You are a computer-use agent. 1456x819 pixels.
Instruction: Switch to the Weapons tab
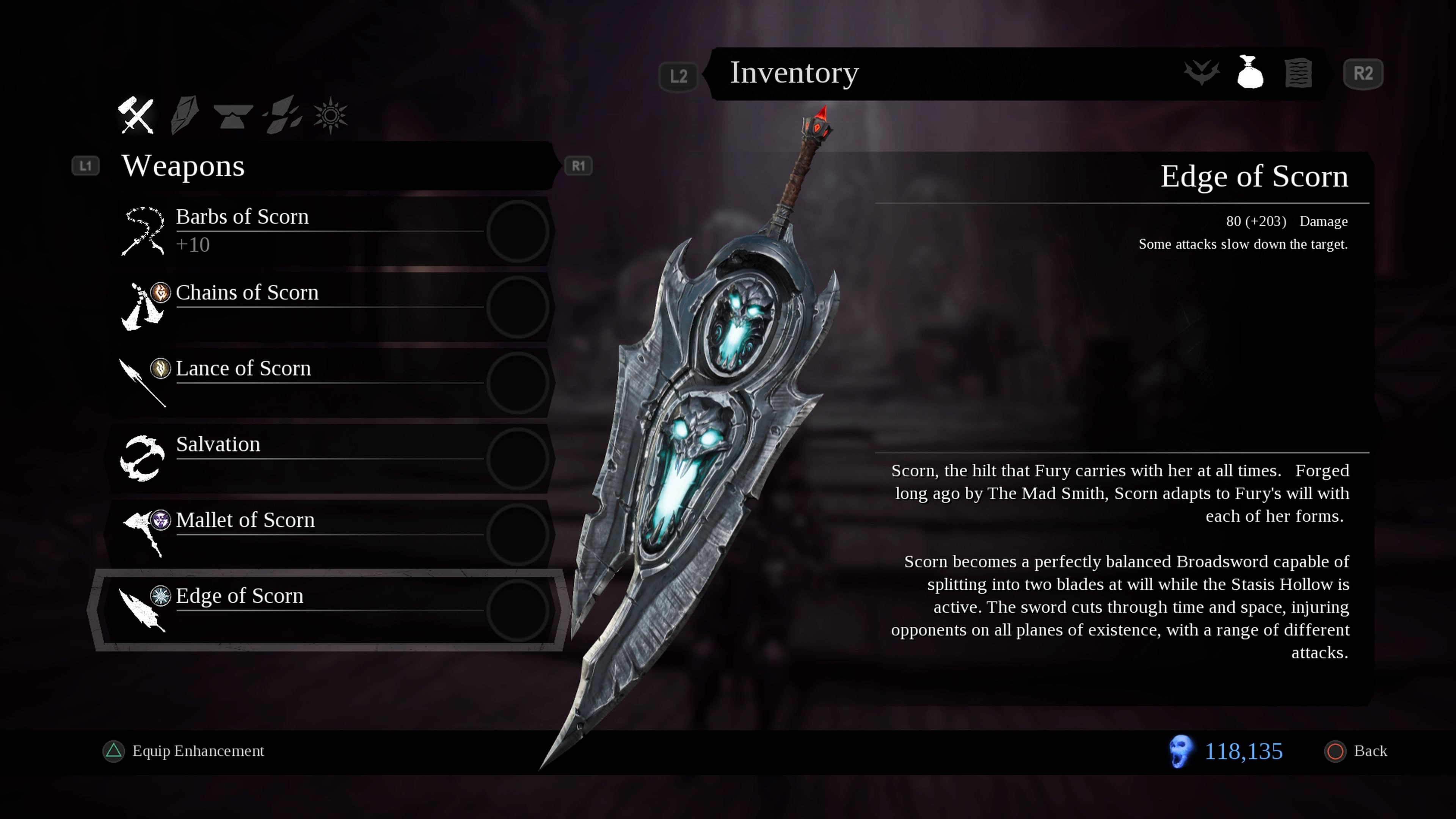[x=183, y=165]
